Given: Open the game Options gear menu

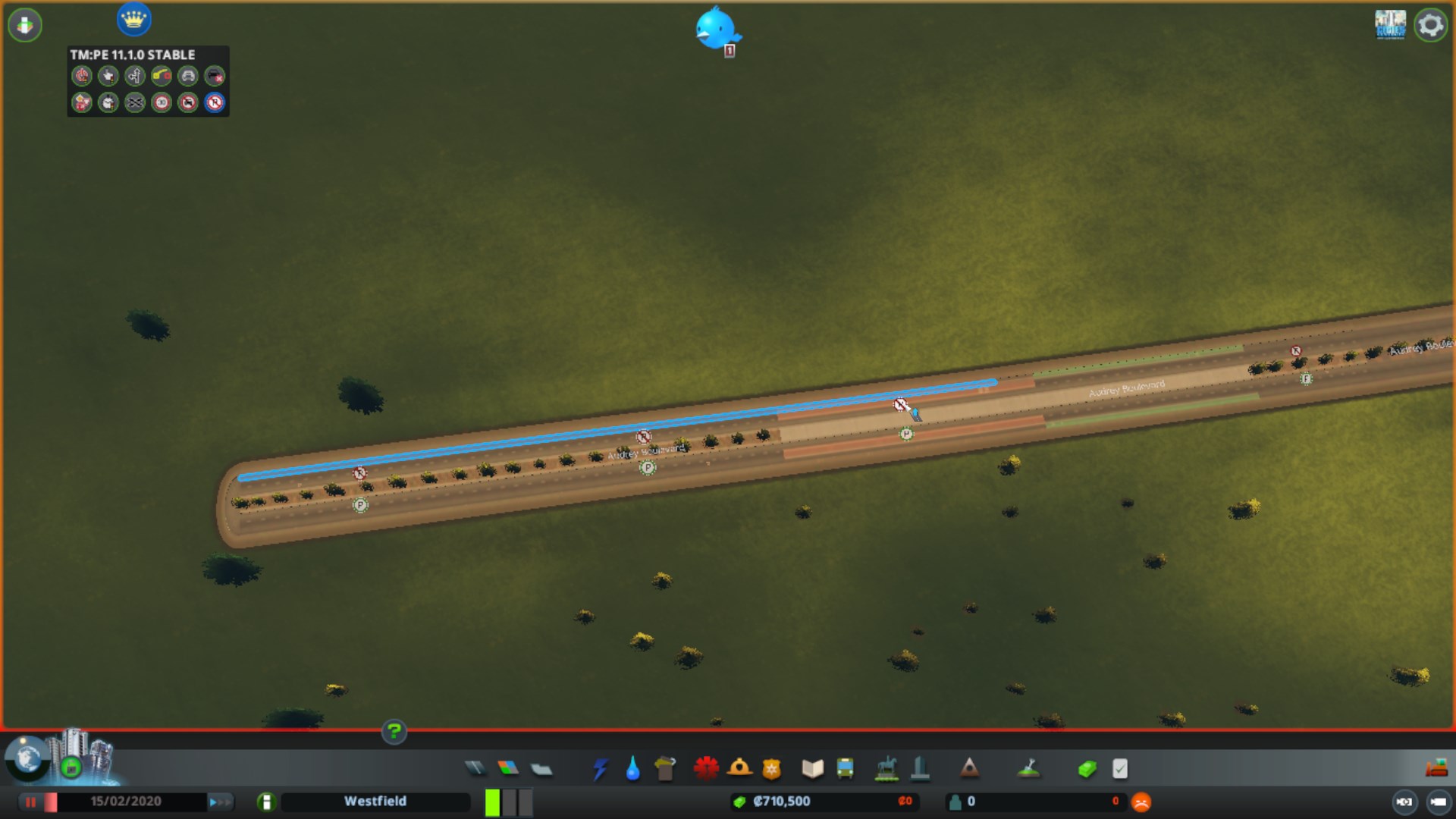Looking at the screenshot, I should (x=1430, y=24).
